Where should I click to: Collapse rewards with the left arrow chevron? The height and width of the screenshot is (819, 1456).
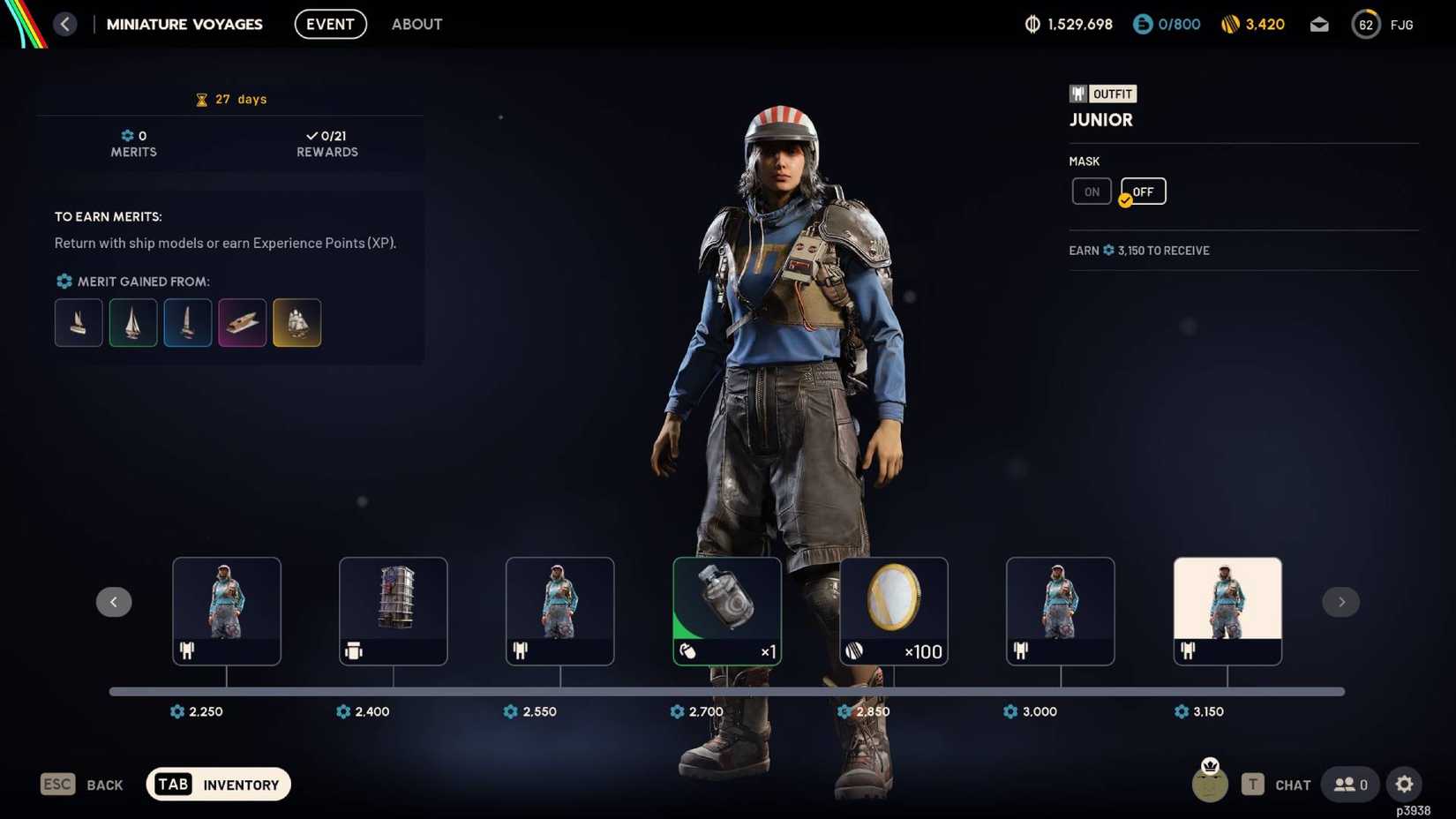click(114, 602)
